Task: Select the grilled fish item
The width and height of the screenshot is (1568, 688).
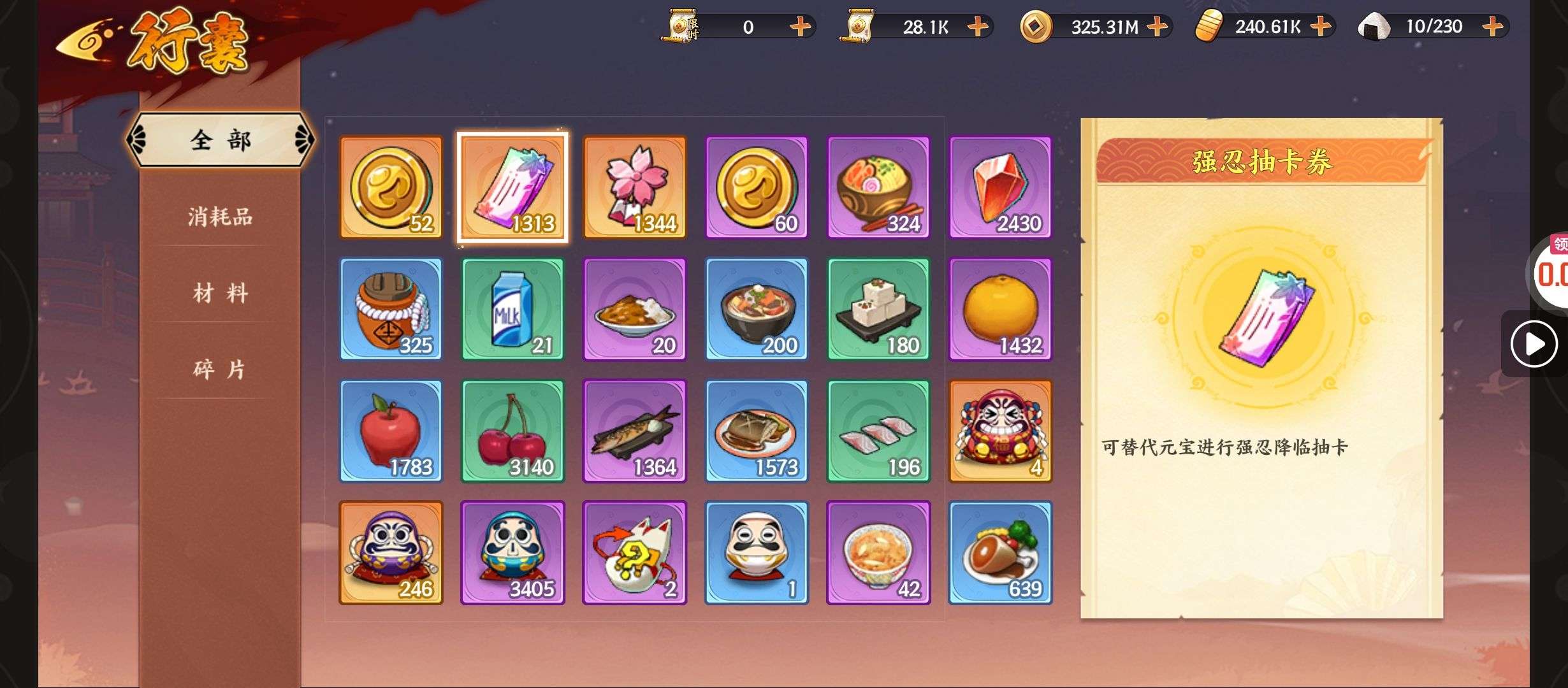Action: [635, 431]
